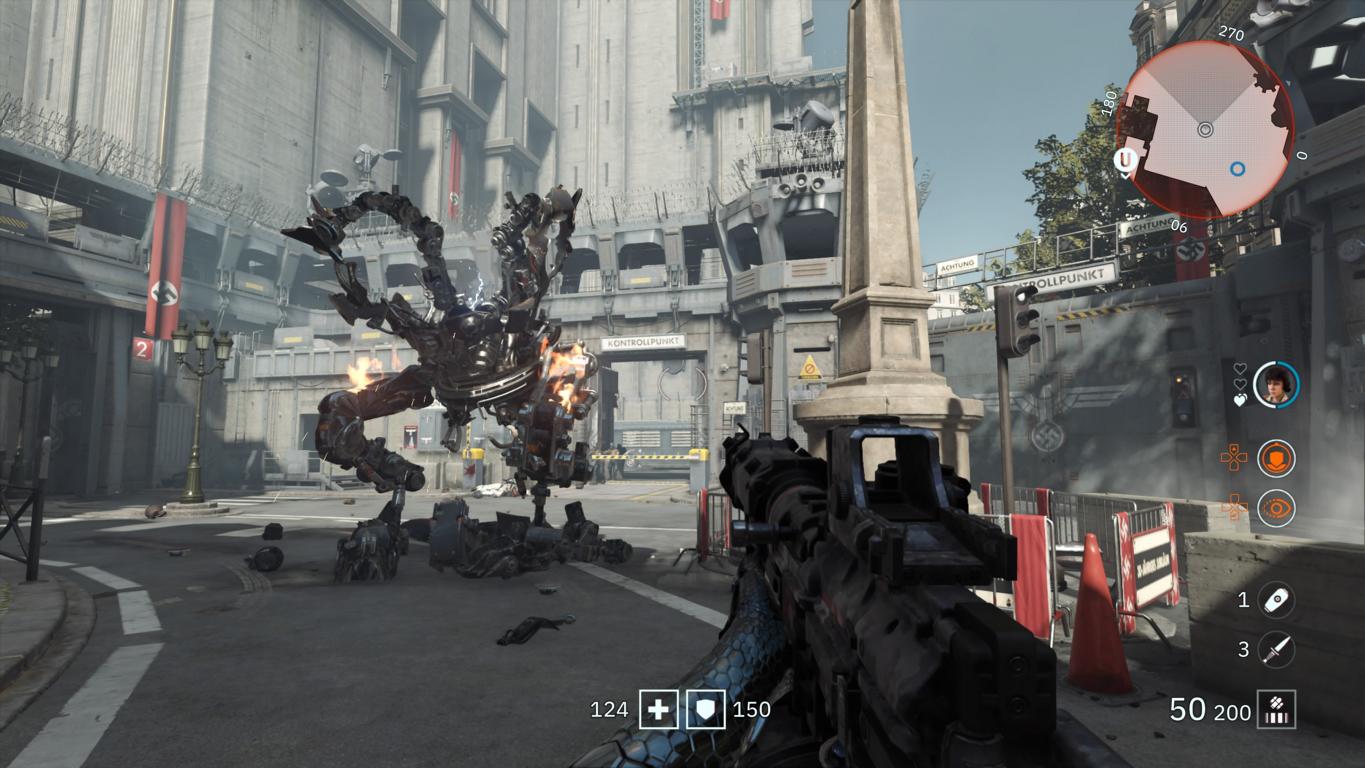Click the ammo type icon

pos(1277,710)
